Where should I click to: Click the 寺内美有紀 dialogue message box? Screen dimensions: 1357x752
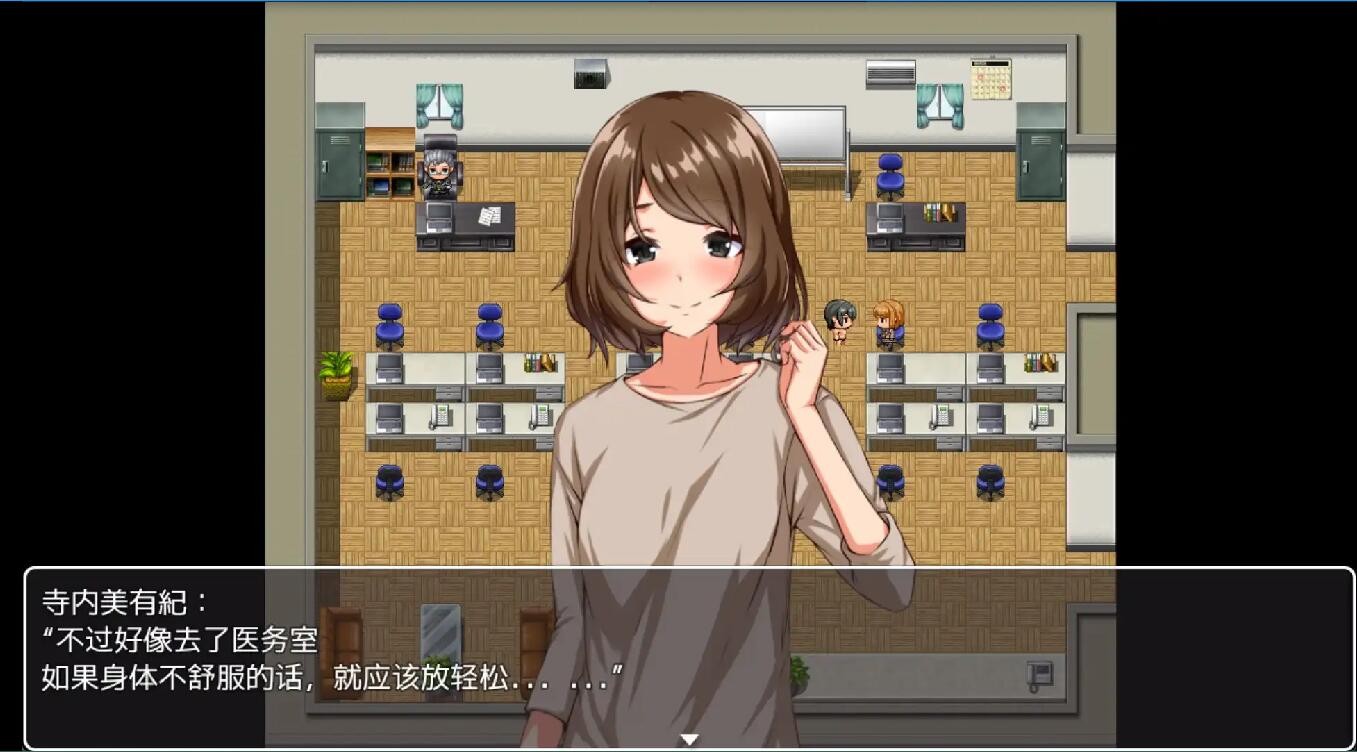click(688, 655)
